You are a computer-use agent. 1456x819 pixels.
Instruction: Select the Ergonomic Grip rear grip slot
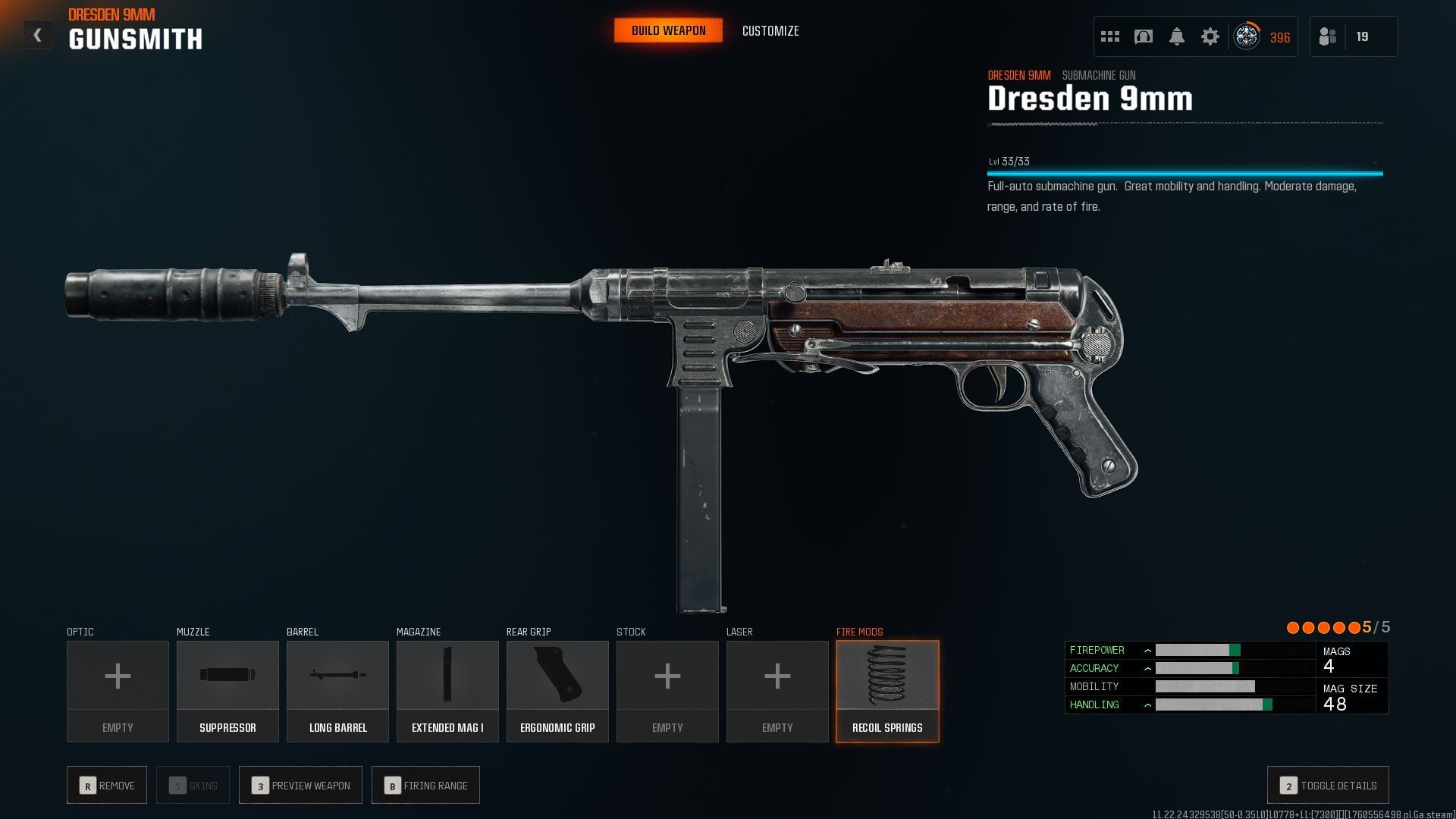(x=557, y=691)
